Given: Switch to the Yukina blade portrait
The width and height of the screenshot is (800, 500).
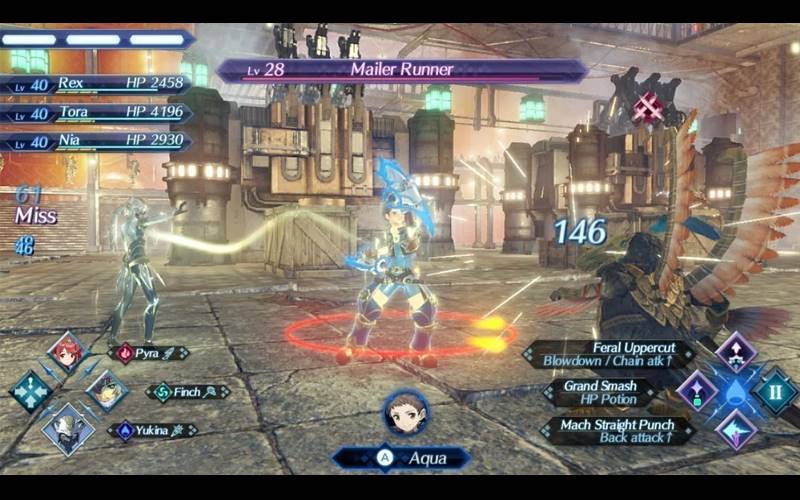Looking at the screenshot, I should [68, 429].
